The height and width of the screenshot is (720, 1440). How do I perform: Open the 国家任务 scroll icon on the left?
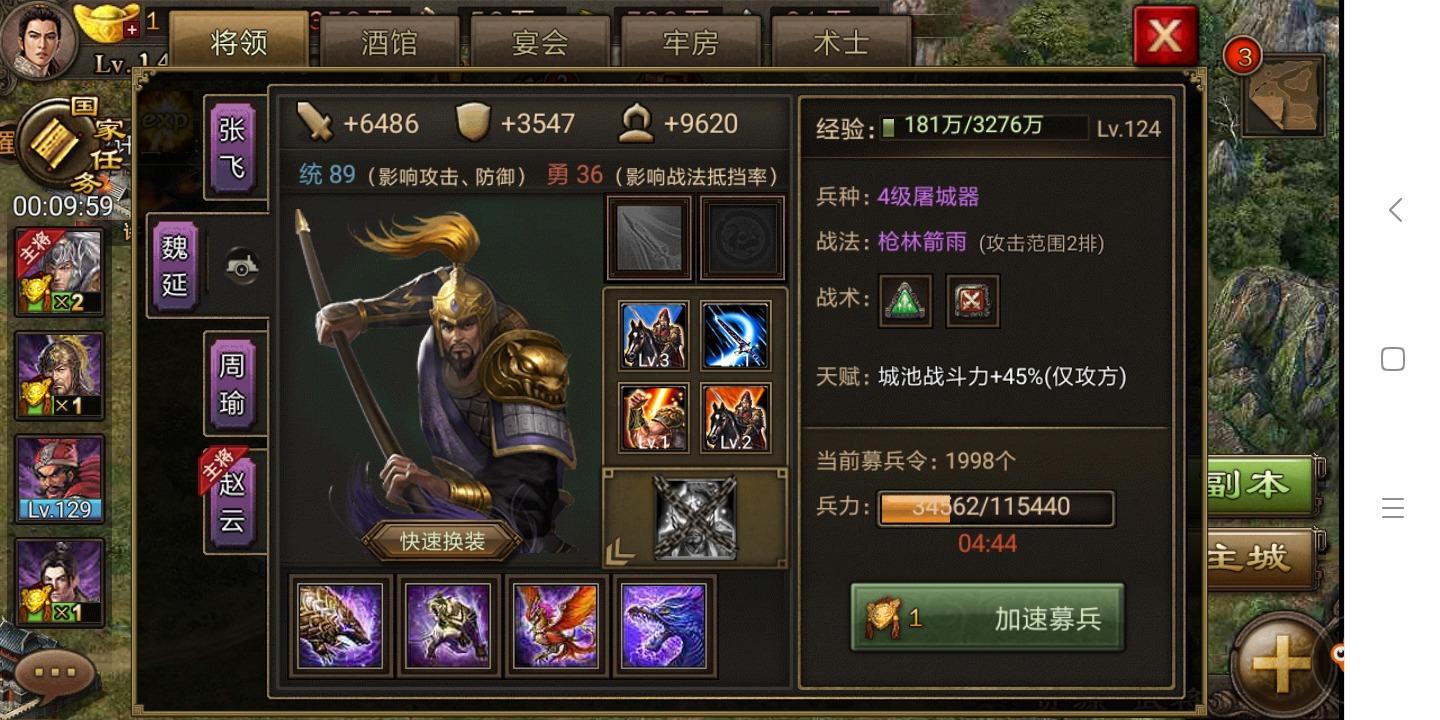(x=55, y=145)
